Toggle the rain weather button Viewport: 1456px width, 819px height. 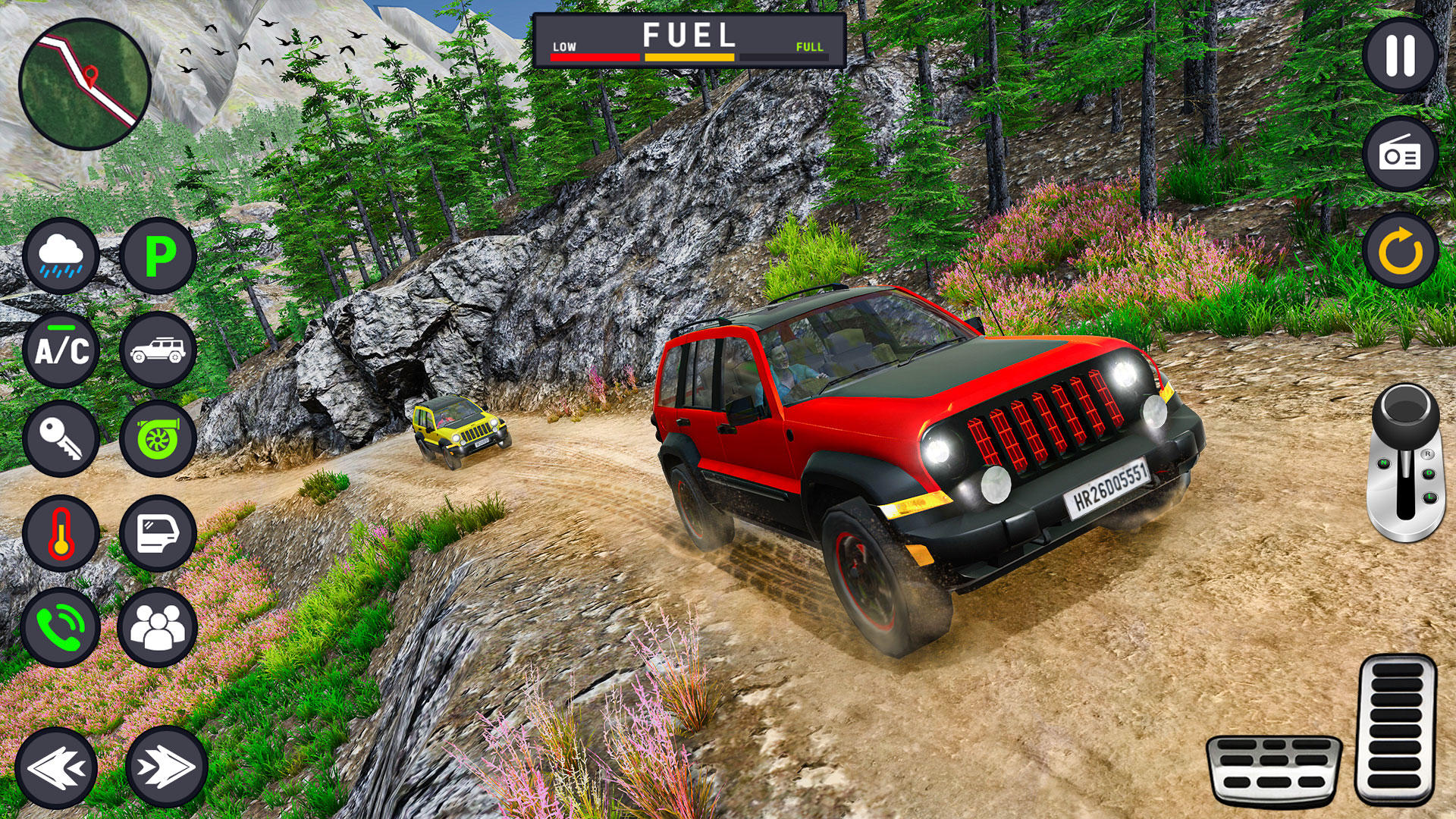[61, 256]
